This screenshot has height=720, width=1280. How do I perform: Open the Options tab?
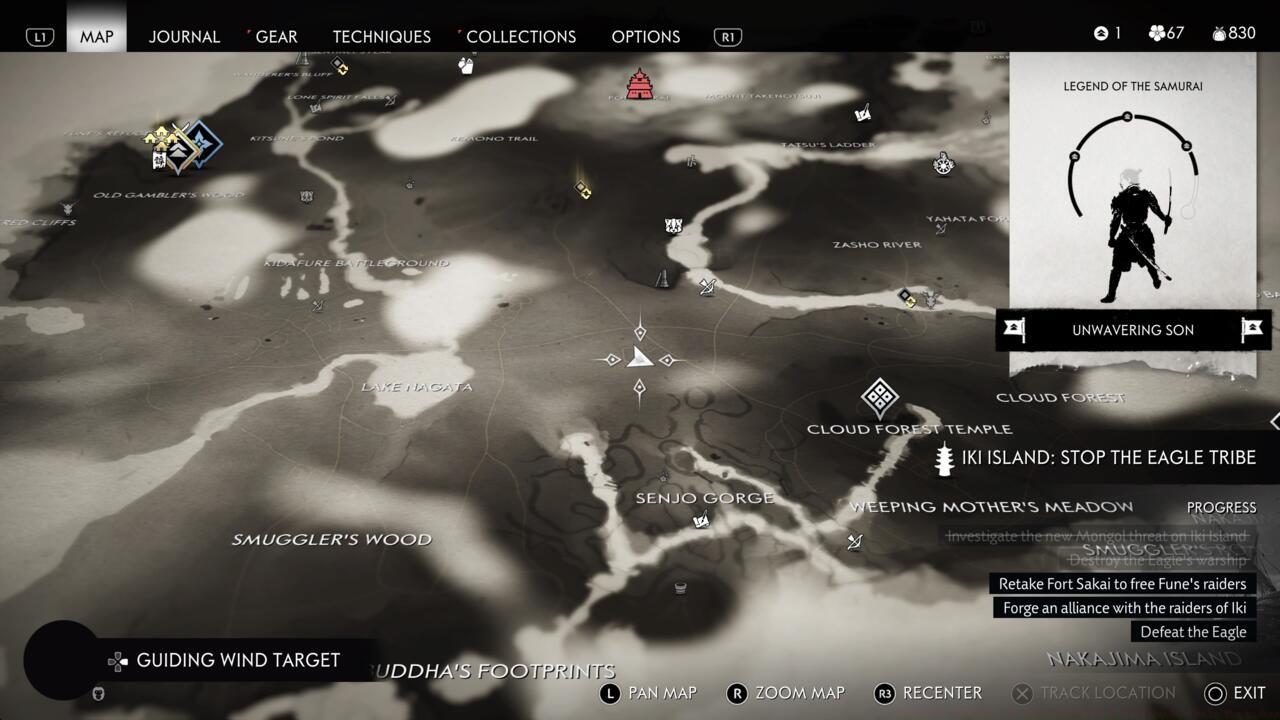click(x=645, y=36)
